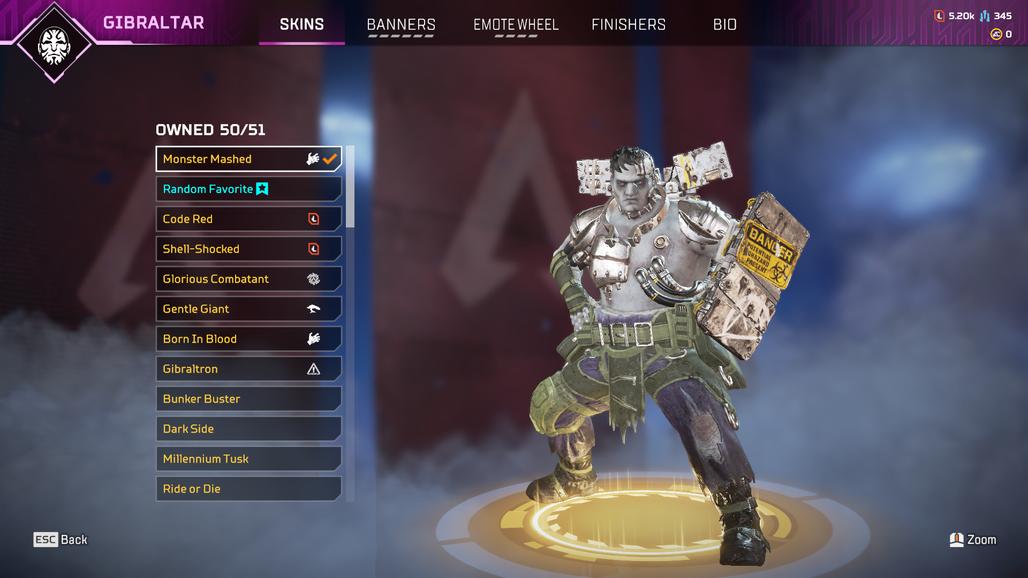Show the Bio tab
Viewport: 1028px width, 578px height.
point(725,24)
